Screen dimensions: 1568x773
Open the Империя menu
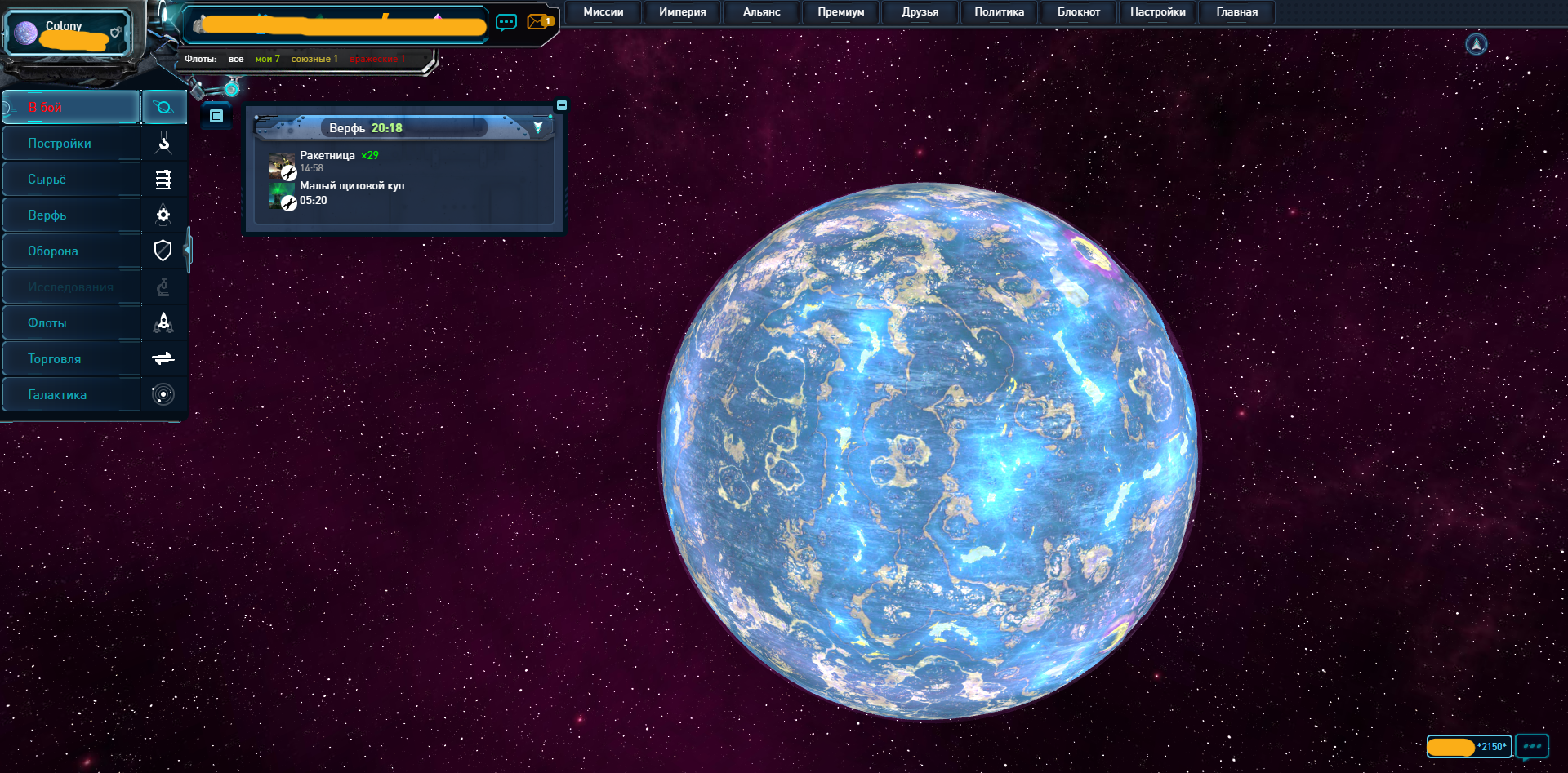pyautogui.click(x=682, y=12)
